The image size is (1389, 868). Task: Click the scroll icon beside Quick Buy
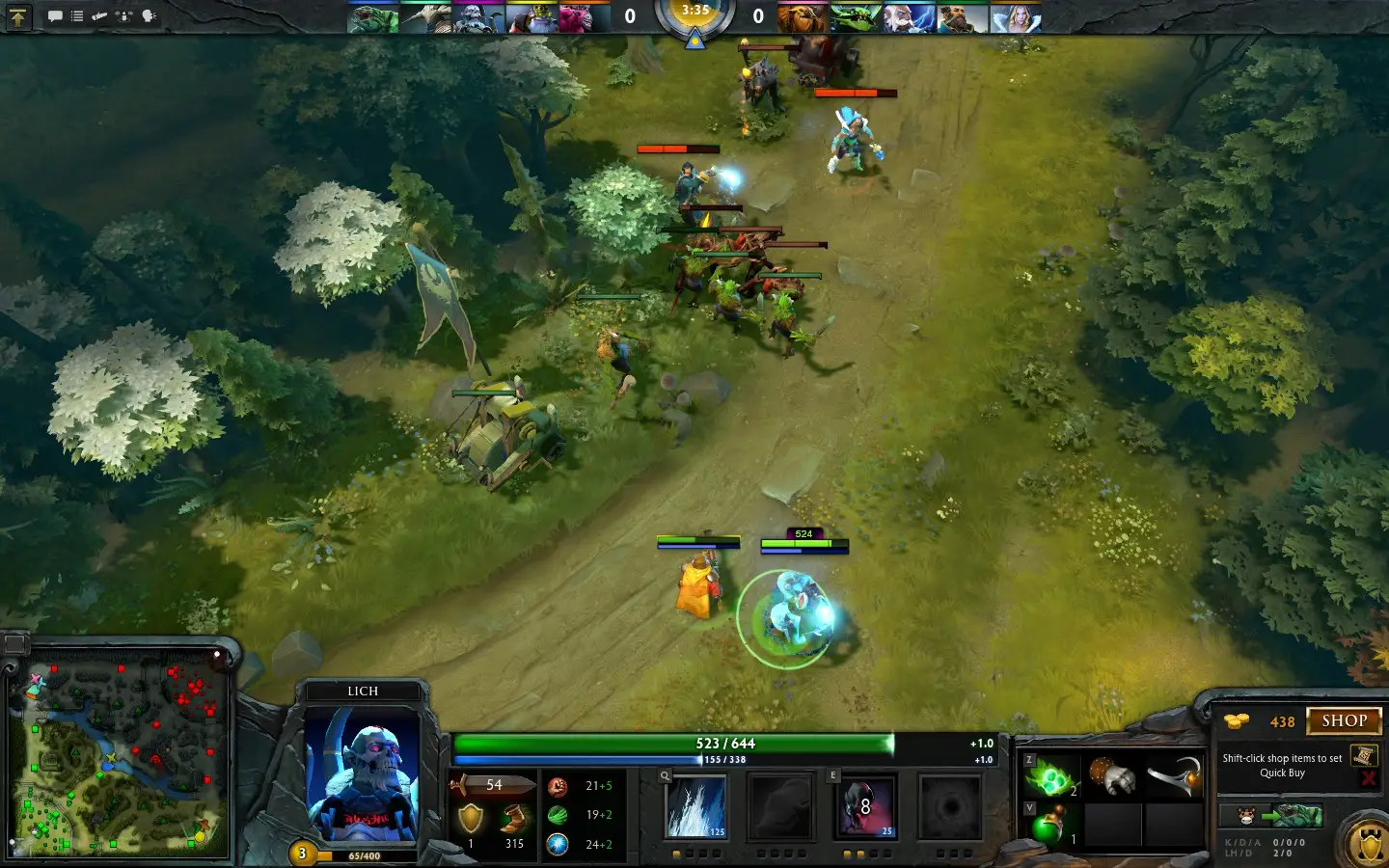click(1363, 756)
